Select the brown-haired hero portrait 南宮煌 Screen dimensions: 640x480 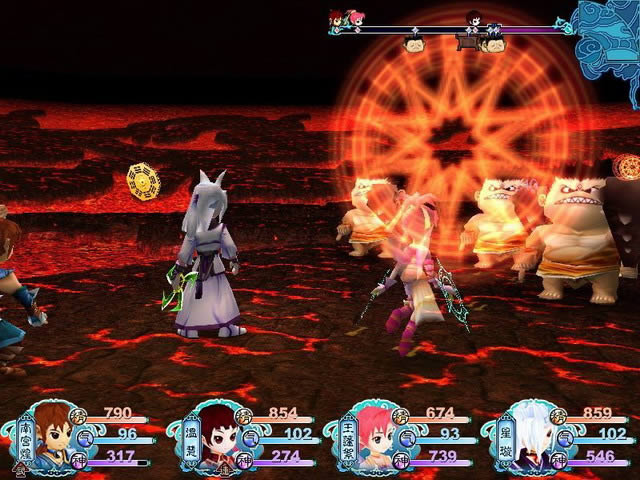click(54, 437)
